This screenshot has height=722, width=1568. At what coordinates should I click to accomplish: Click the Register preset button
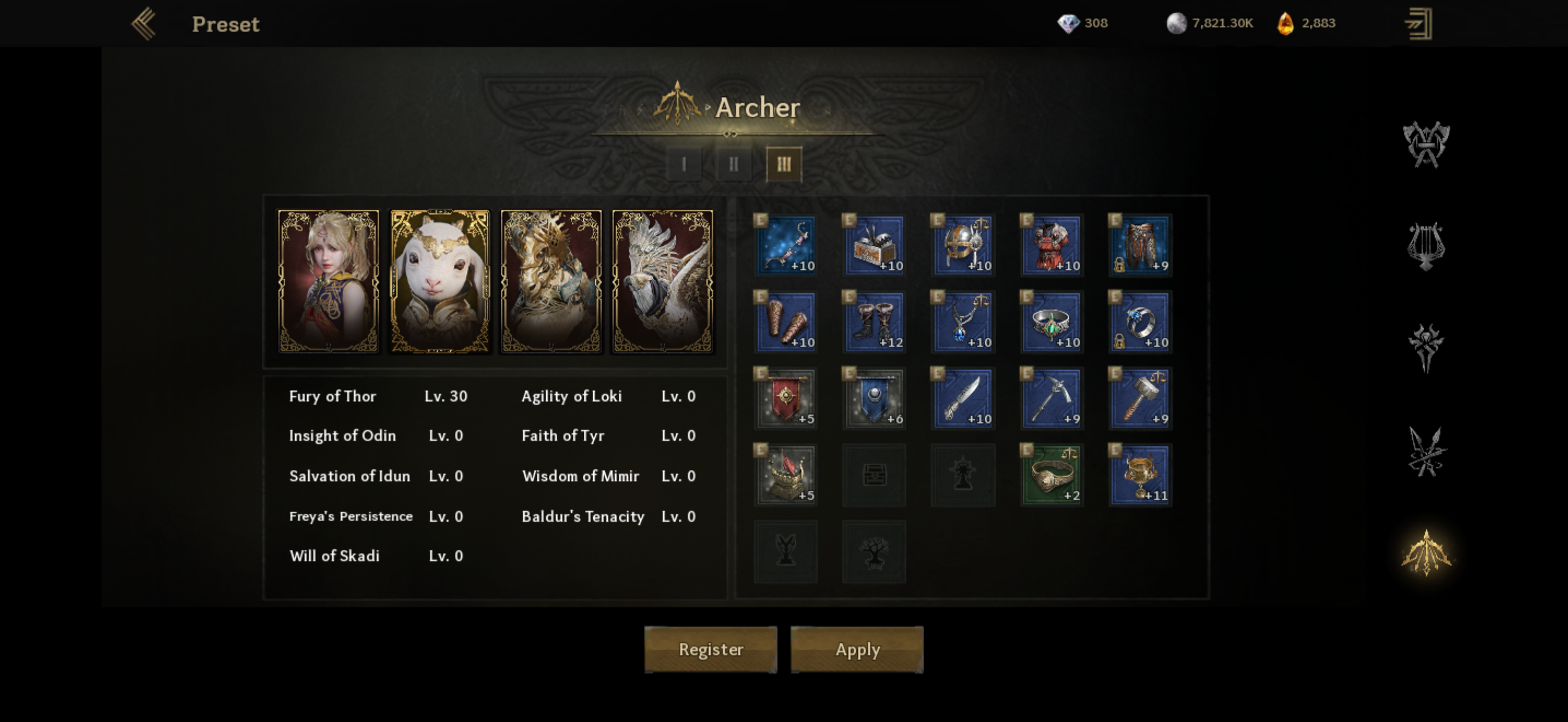710,649
